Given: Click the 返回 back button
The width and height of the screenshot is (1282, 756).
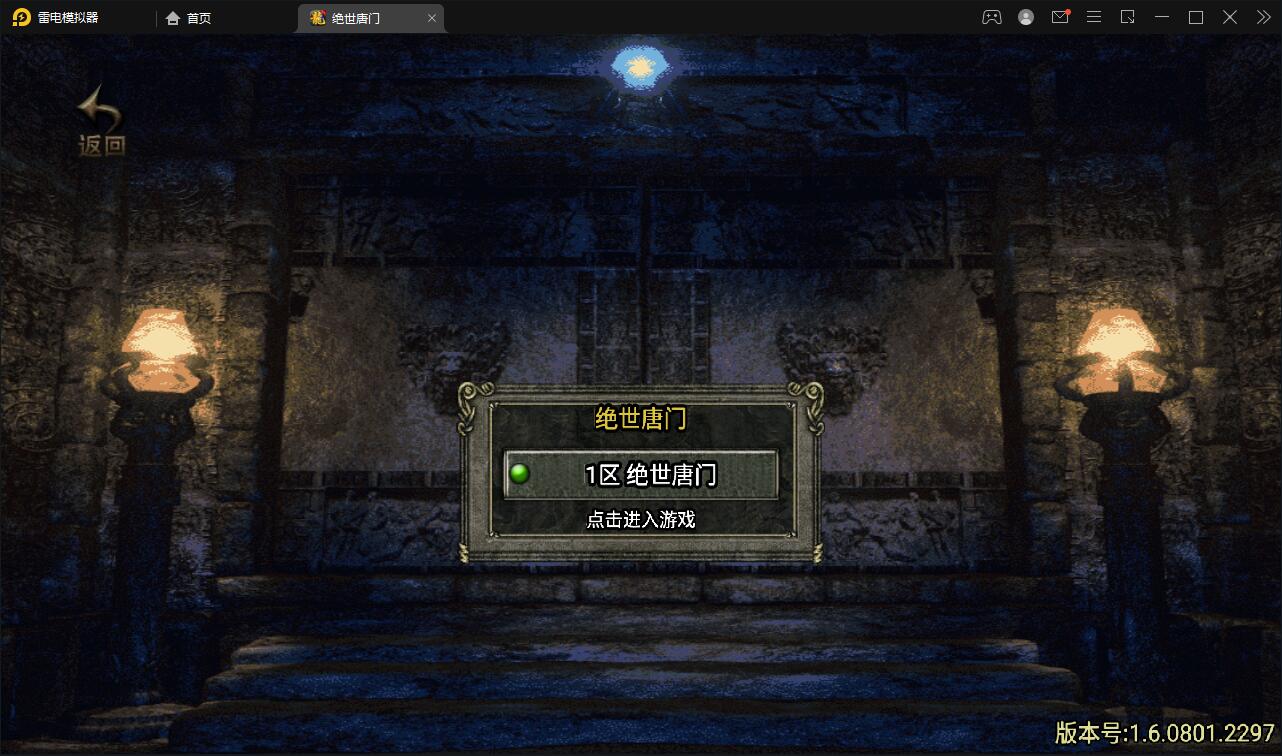Looking at the screenshot, I should click(x=99, y=120).
